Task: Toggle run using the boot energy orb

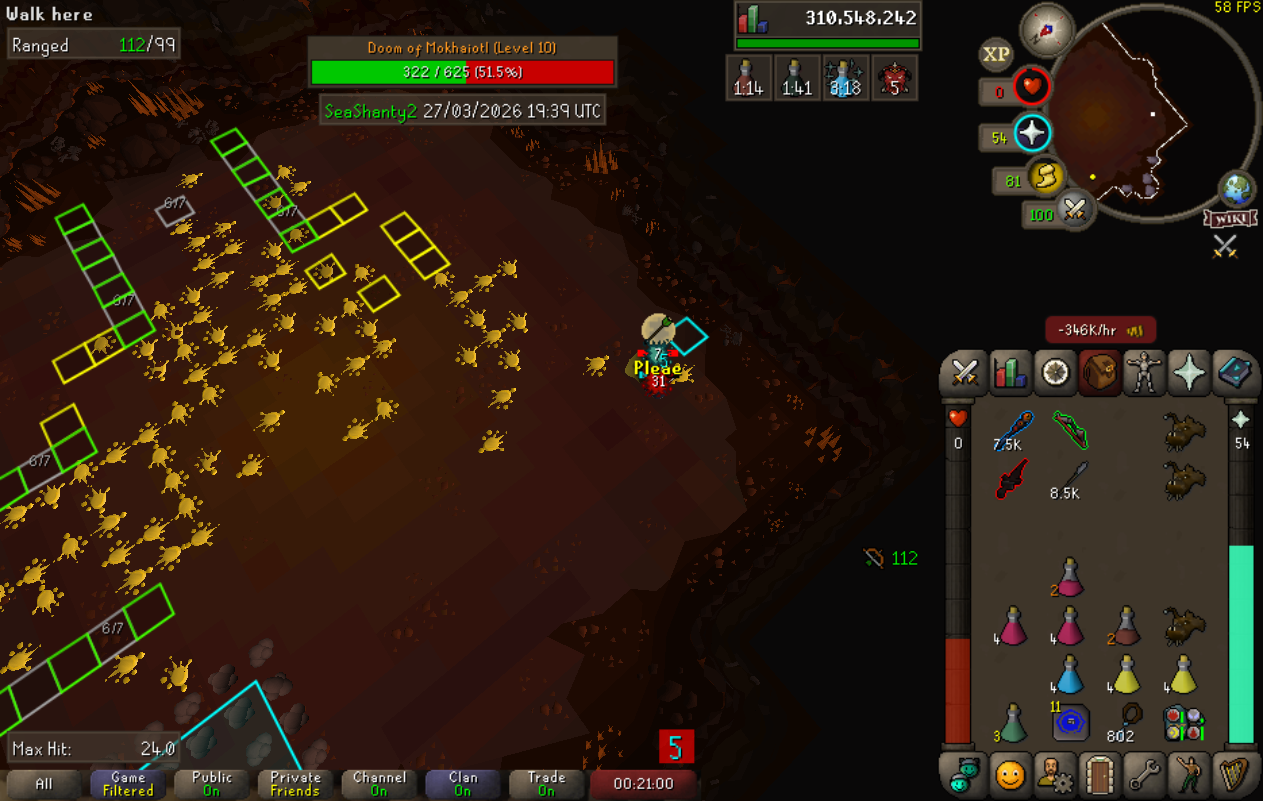Action: point(1044,179)
